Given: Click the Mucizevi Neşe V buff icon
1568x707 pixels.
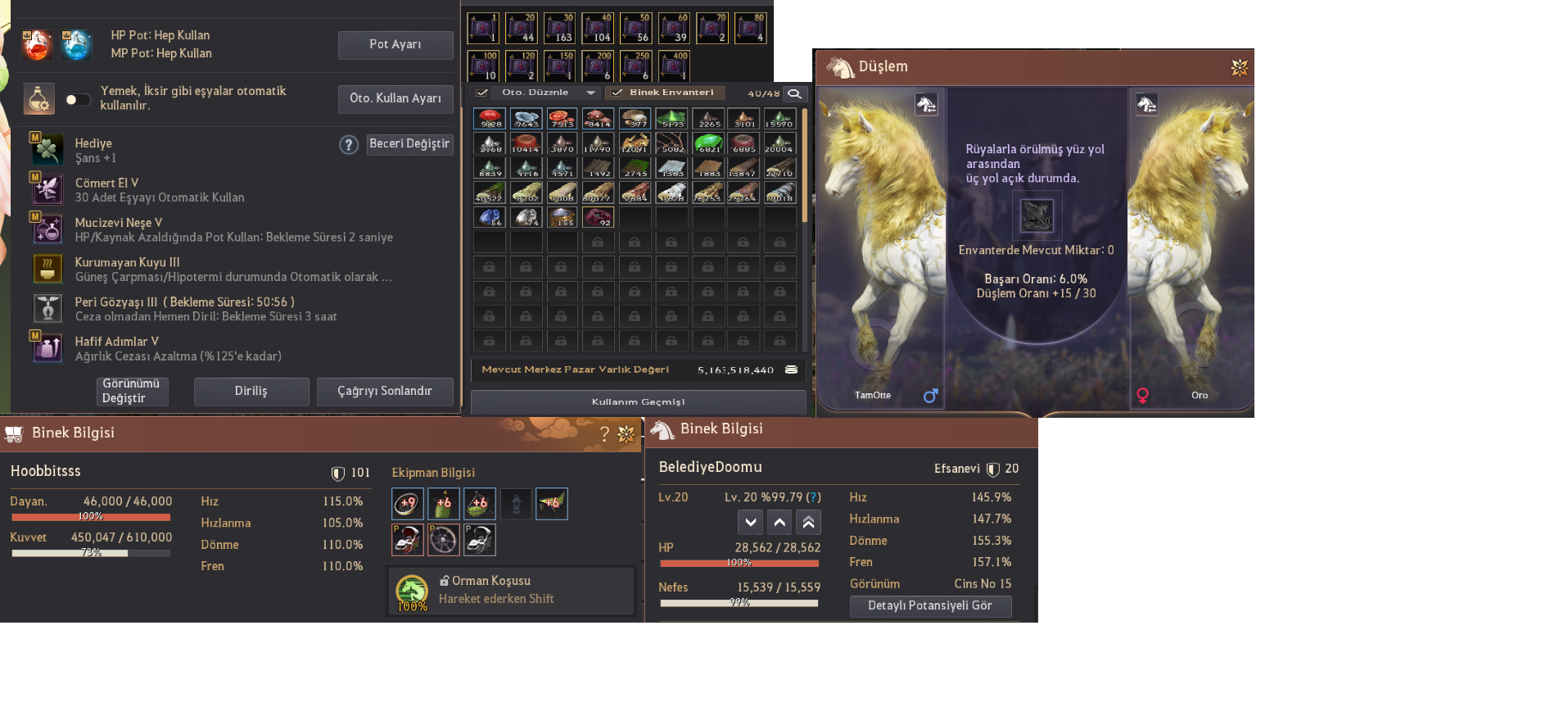Looking at the screenshot, I should pyautogui.click(x=47, y=229).
